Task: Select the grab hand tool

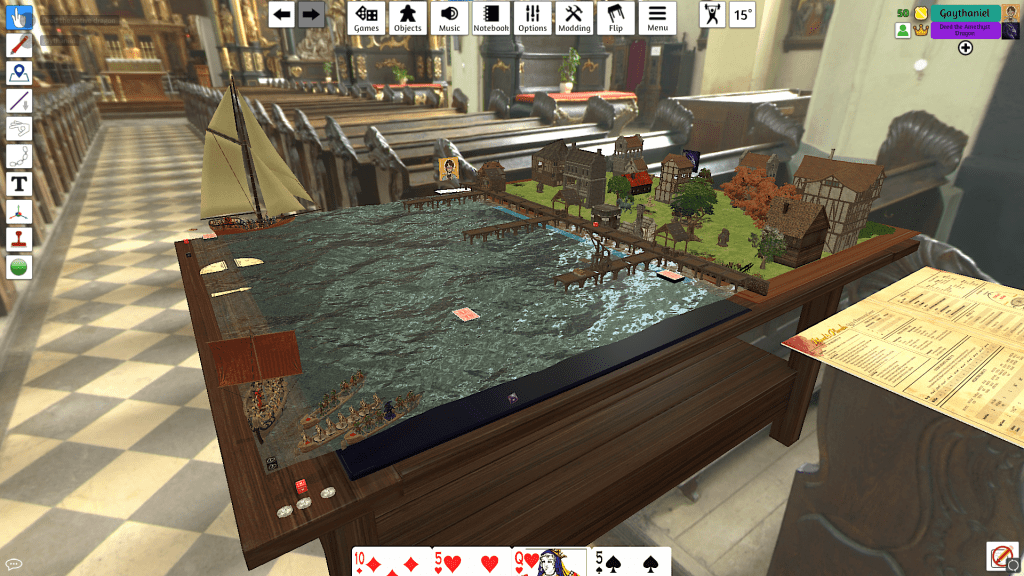Action: coord(19,17)
